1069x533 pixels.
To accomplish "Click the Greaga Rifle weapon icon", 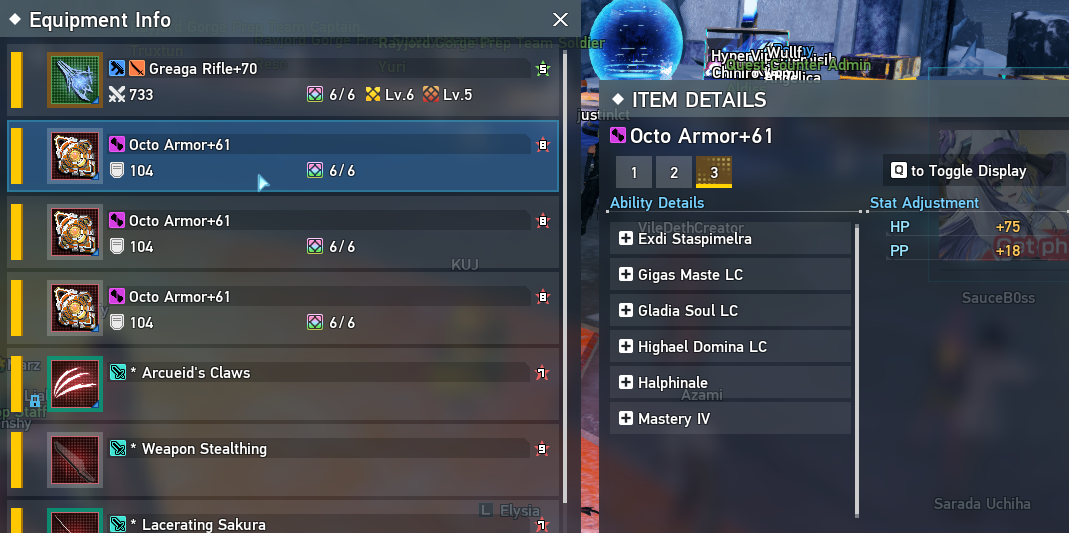I will [75, 81].
